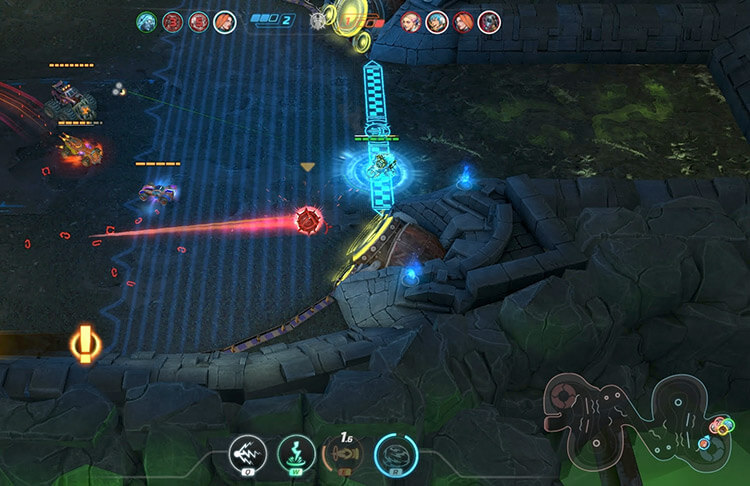Select the blue-tinted teammate portrait on the left team

[x=147, y=20]
